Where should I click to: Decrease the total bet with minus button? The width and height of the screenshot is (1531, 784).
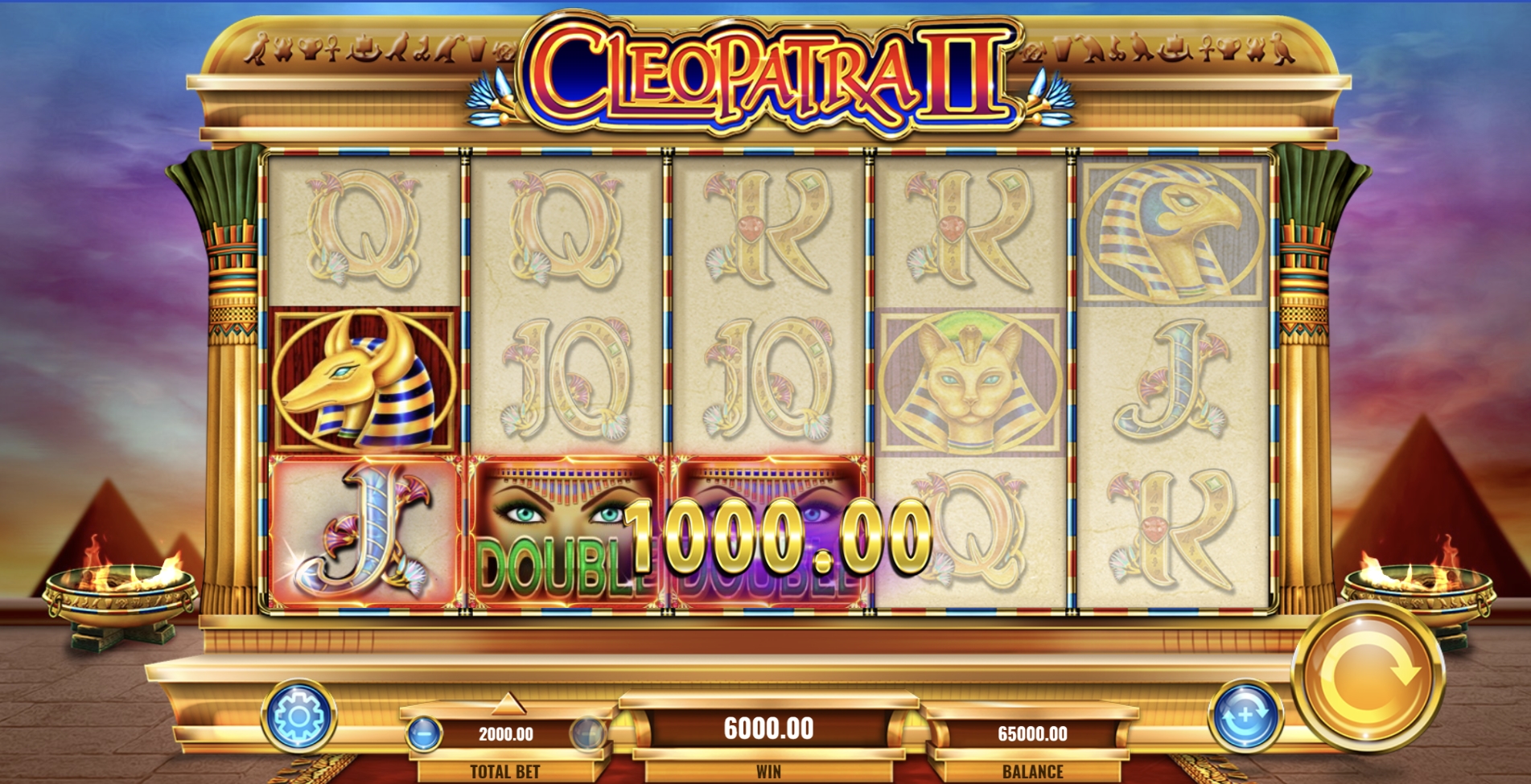(x=426, y=732)
